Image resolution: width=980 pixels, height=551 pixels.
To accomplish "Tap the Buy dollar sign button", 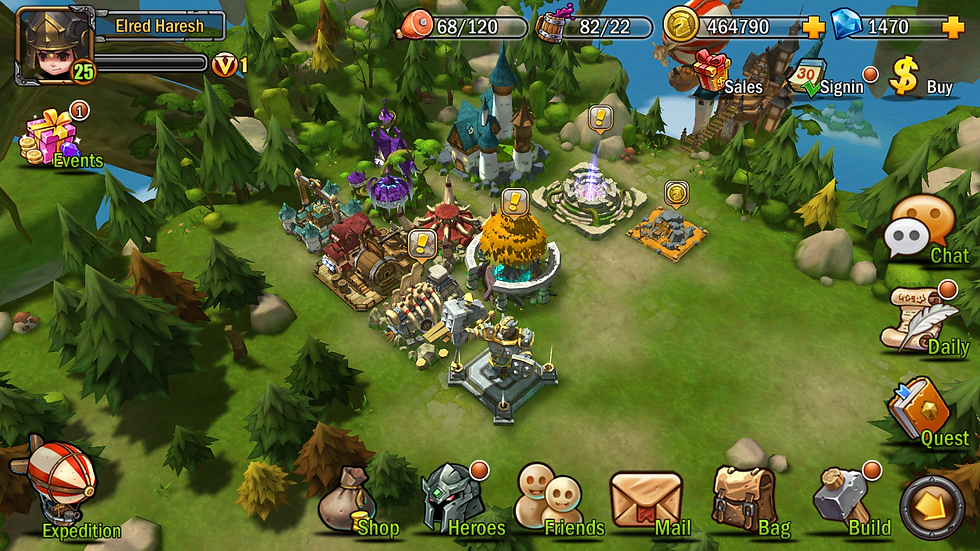I will pos(905,76).
